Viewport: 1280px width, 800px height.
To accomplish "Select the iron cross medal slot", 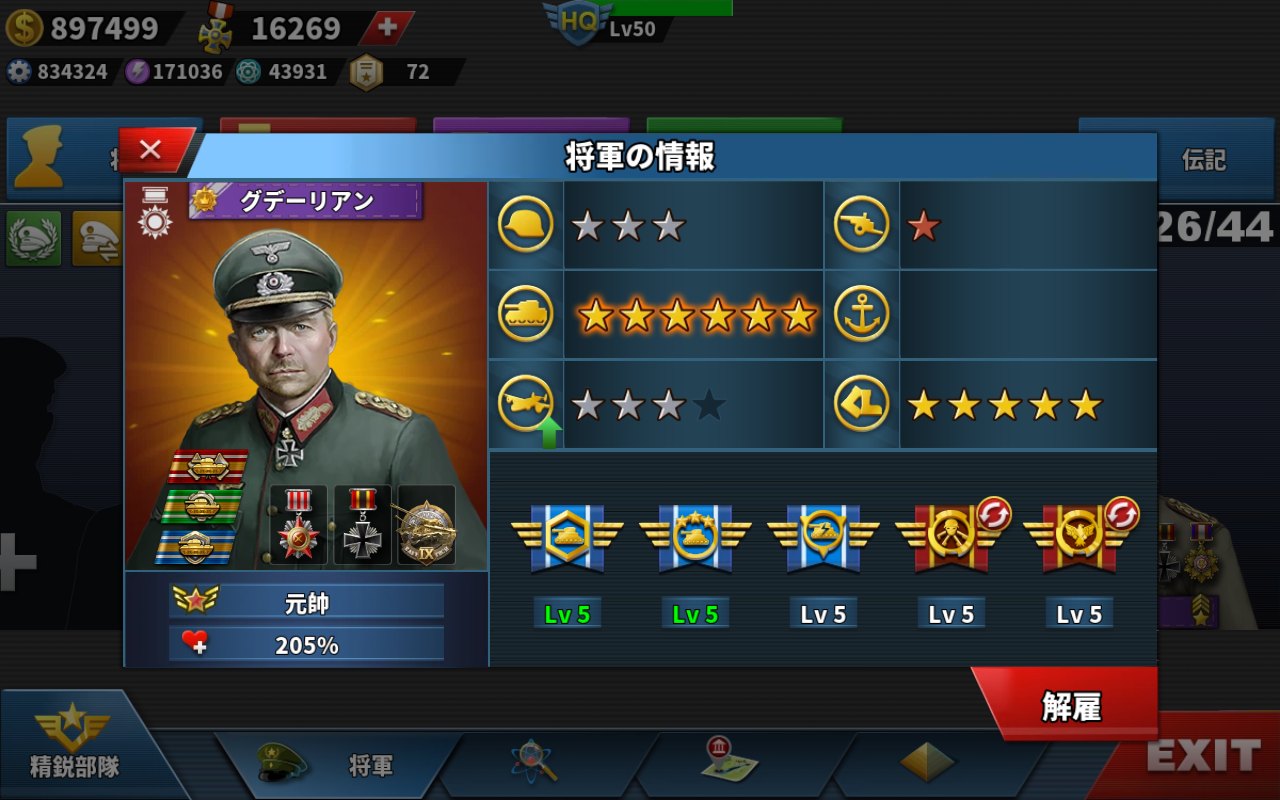I will (x=362, y=526).
